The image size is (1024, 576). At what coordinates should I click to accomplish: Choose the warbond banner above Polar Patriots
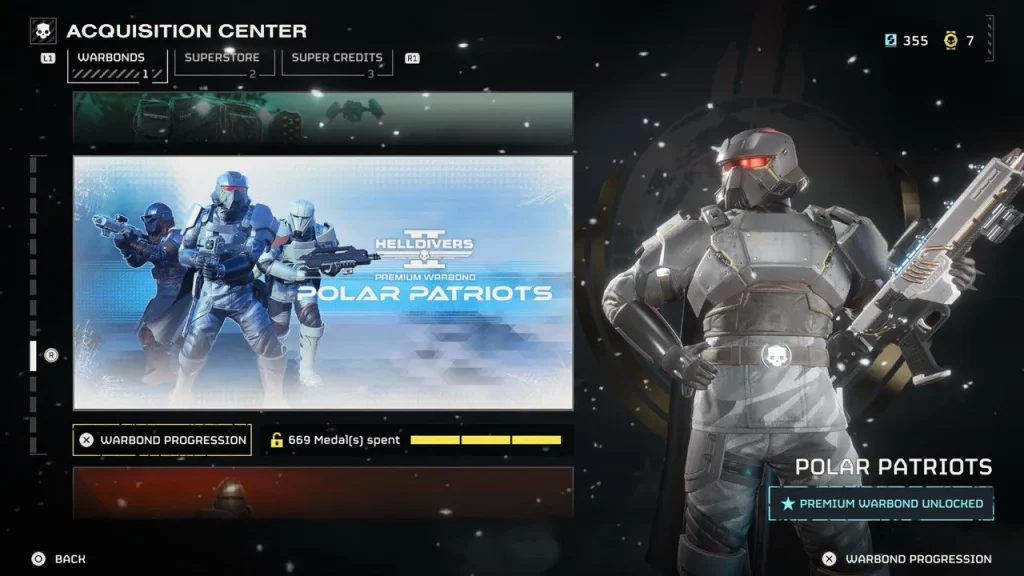323,118
